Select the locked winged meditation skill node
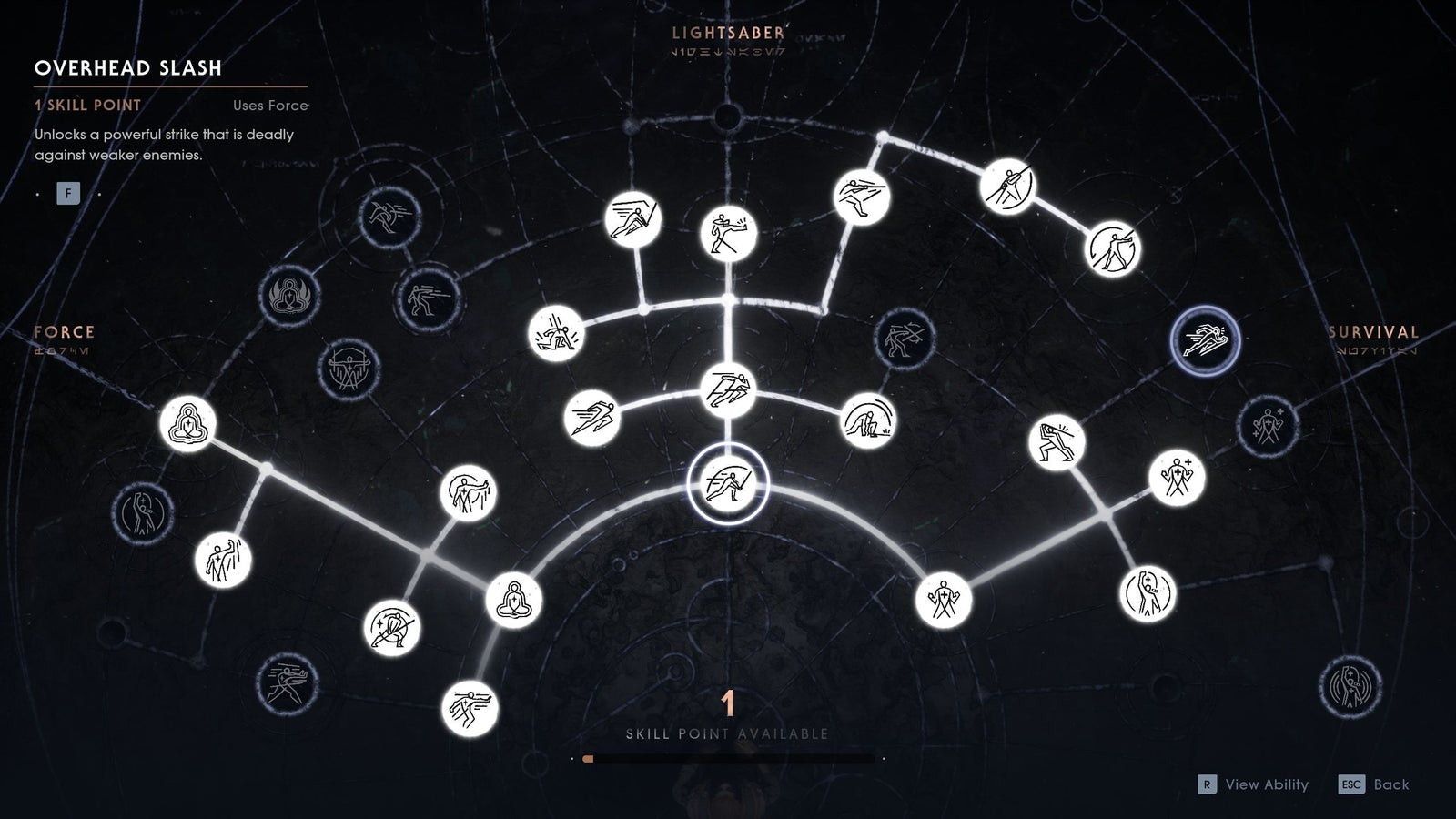 pyautogui.click(x=288, y=295)
